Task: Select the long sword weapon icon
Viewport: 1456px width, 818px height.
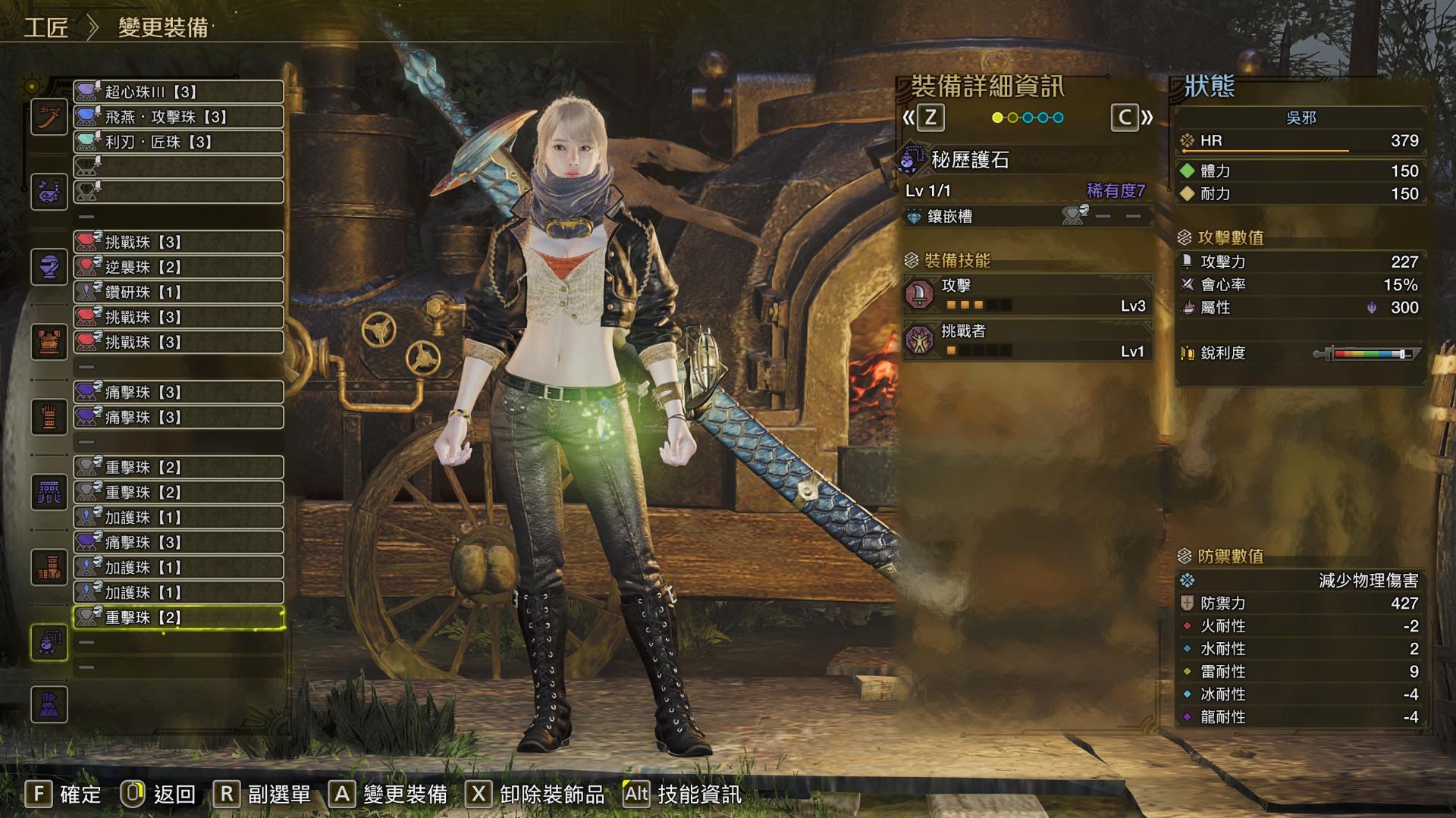Action: [x=49, y=118]
